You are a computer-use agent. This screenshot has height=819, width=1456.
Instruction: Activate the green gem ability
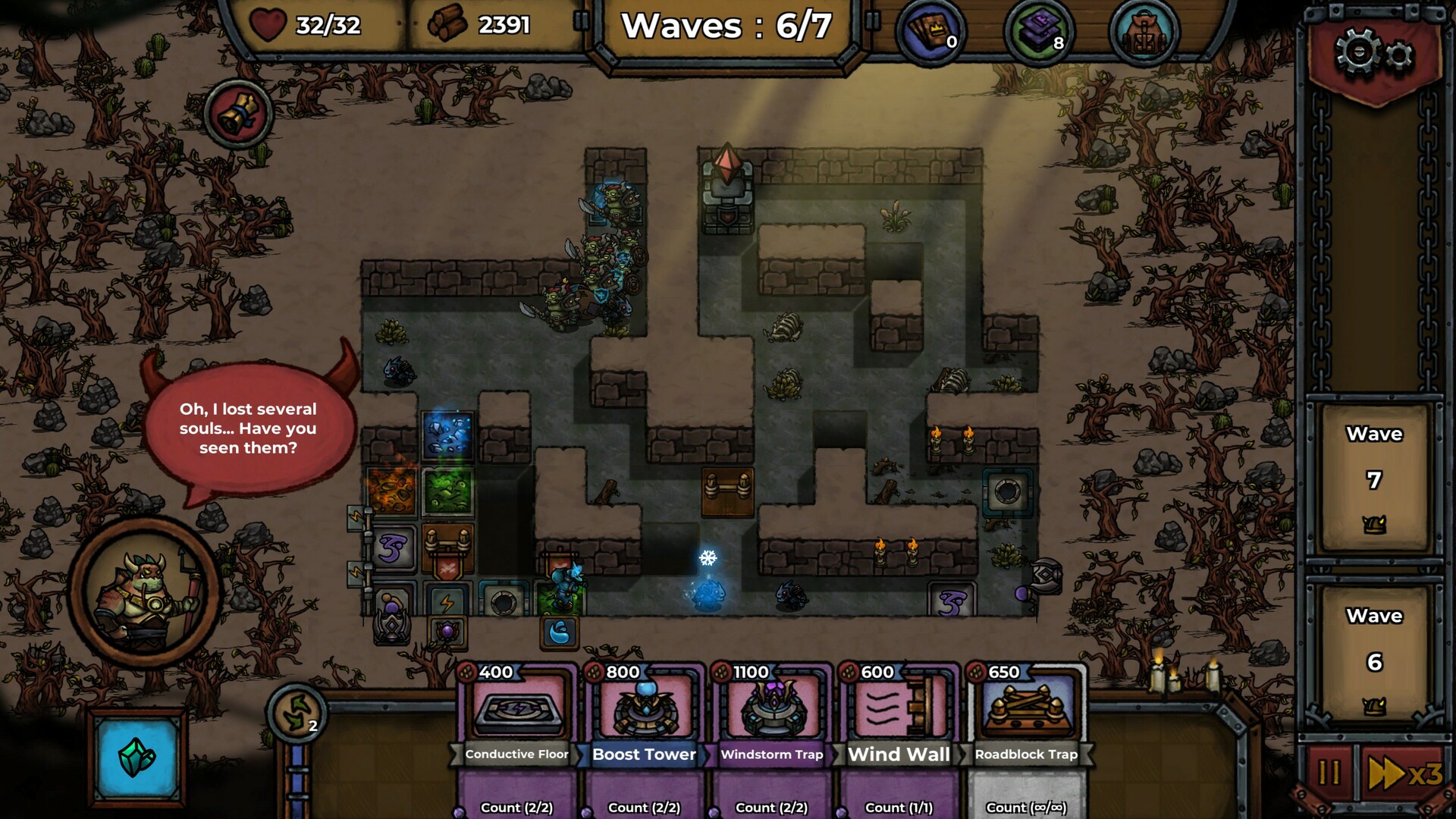[137, 756]
